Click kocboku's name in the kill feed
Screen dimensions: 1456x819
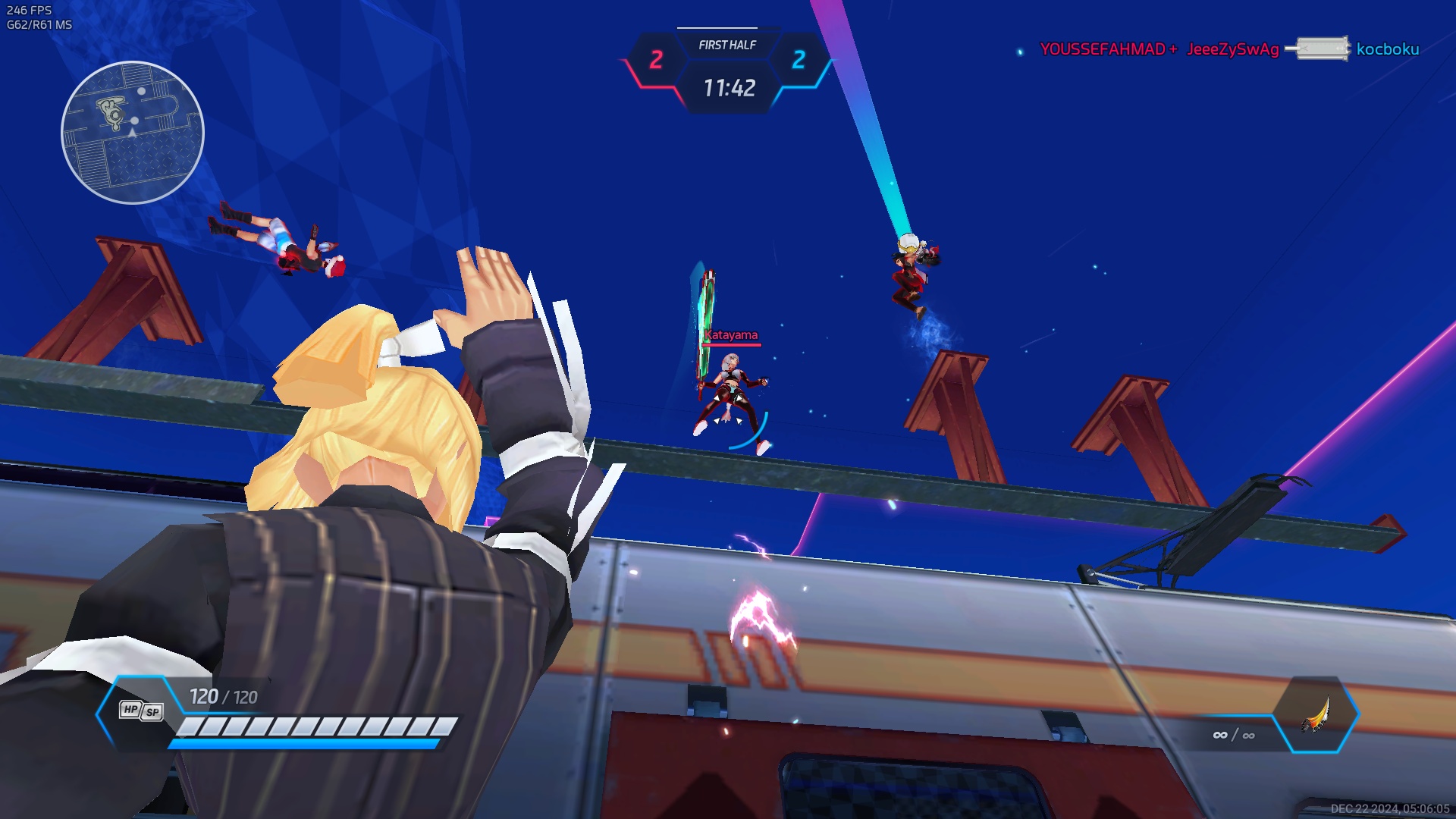click(x=1387, y=49)
